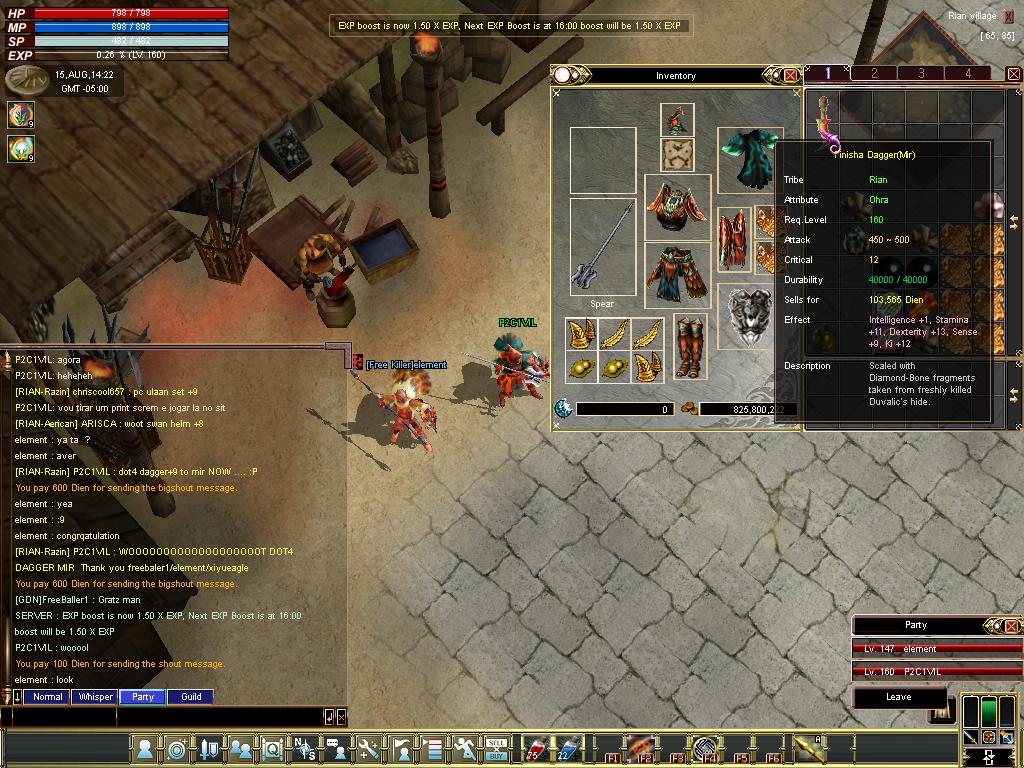Open the Sell/Buy shop toolbar button

coord(497,748)
